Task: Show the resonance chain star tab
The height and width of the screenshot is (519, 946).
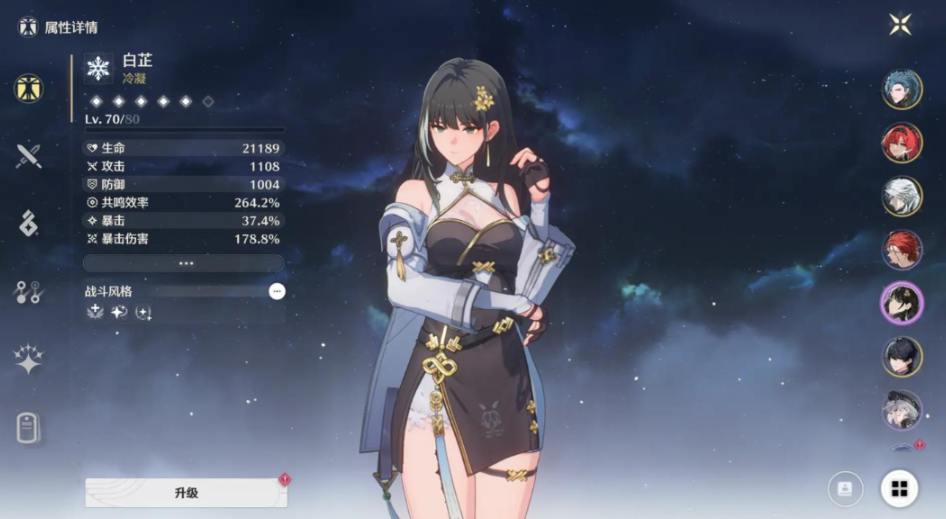Action: [28, 360]
